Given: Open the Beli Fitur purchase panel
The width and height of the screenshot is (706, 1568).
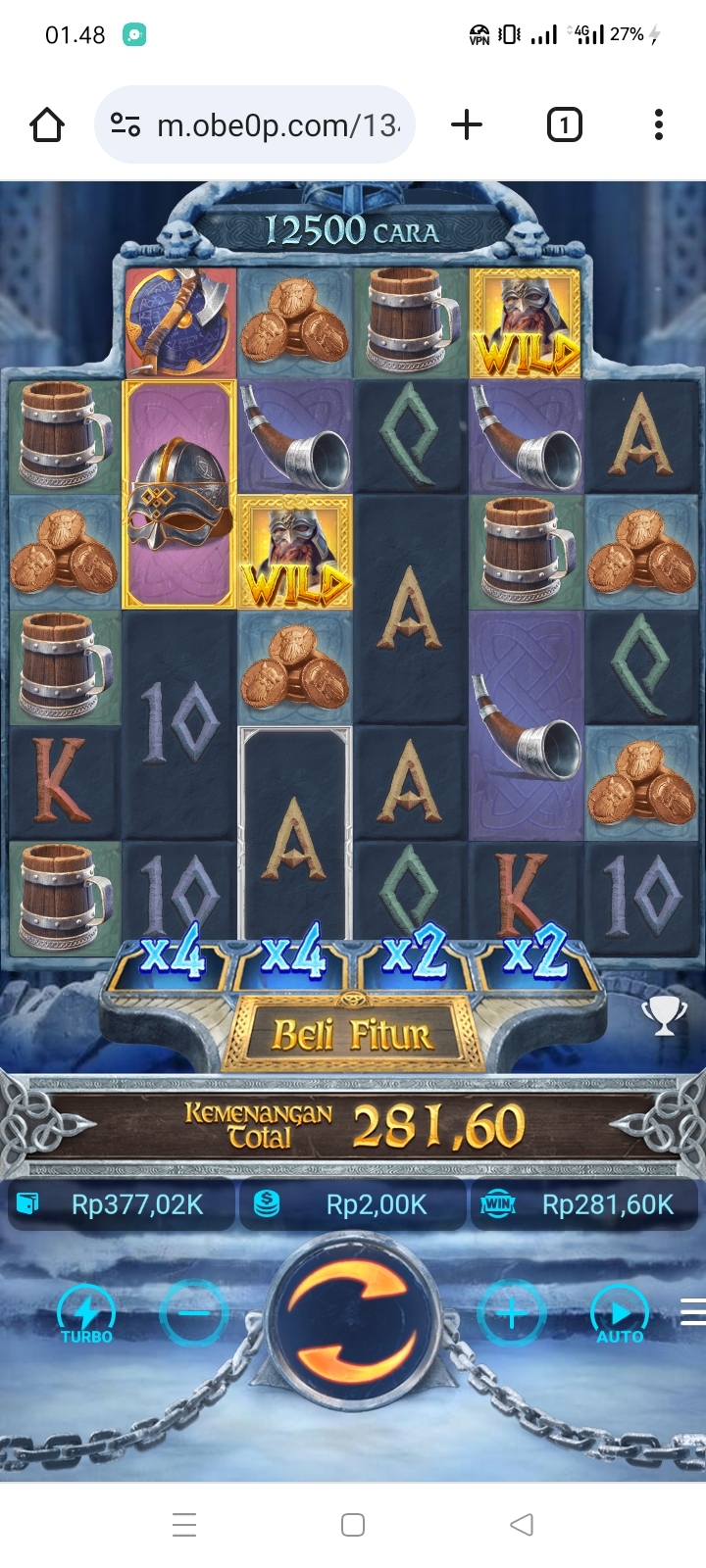Looking at the screenshot, I should pyautogui.click(x=352, y=1035).
